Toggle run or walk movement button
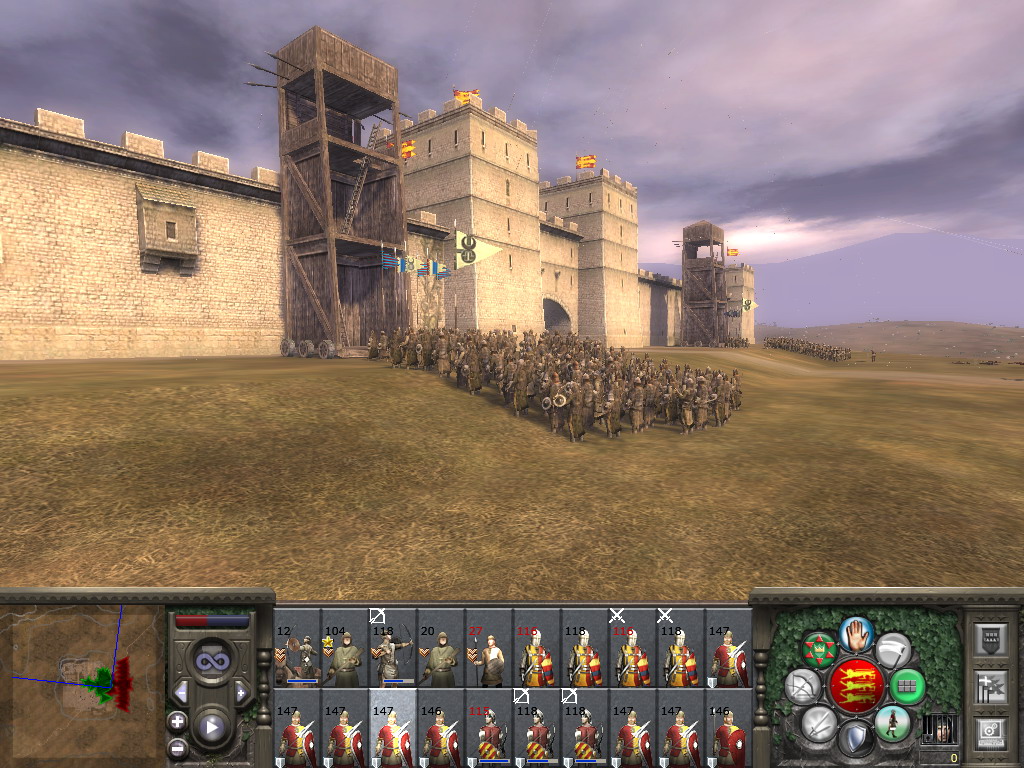Screen dimensions: 1024x768 (x=892, y=723)
